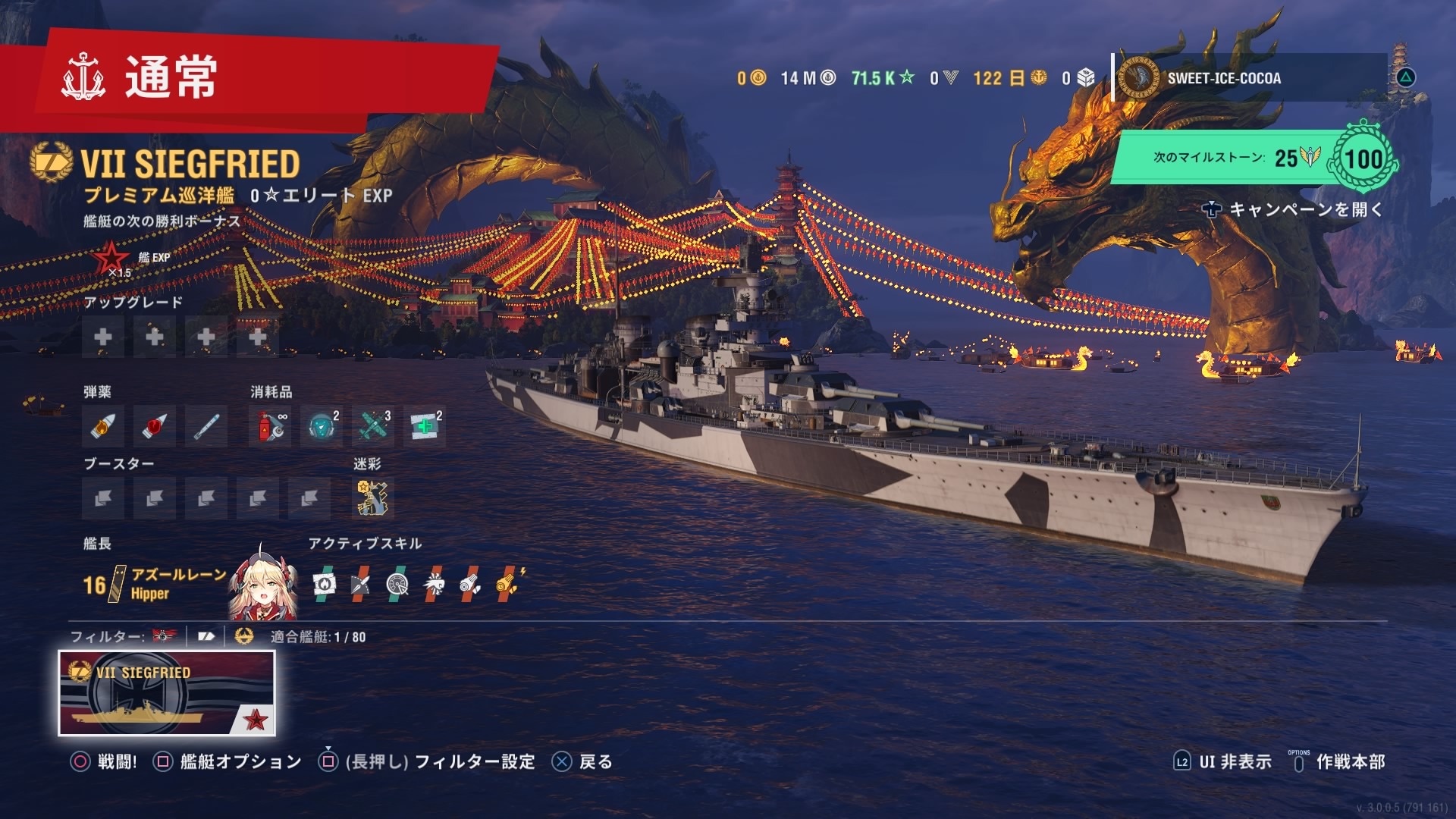Viewport: 1456px width, 819px height.
Task: Open the fire extinguisher repair consumable
Action: pyautogui.click(x=270, y=426)
